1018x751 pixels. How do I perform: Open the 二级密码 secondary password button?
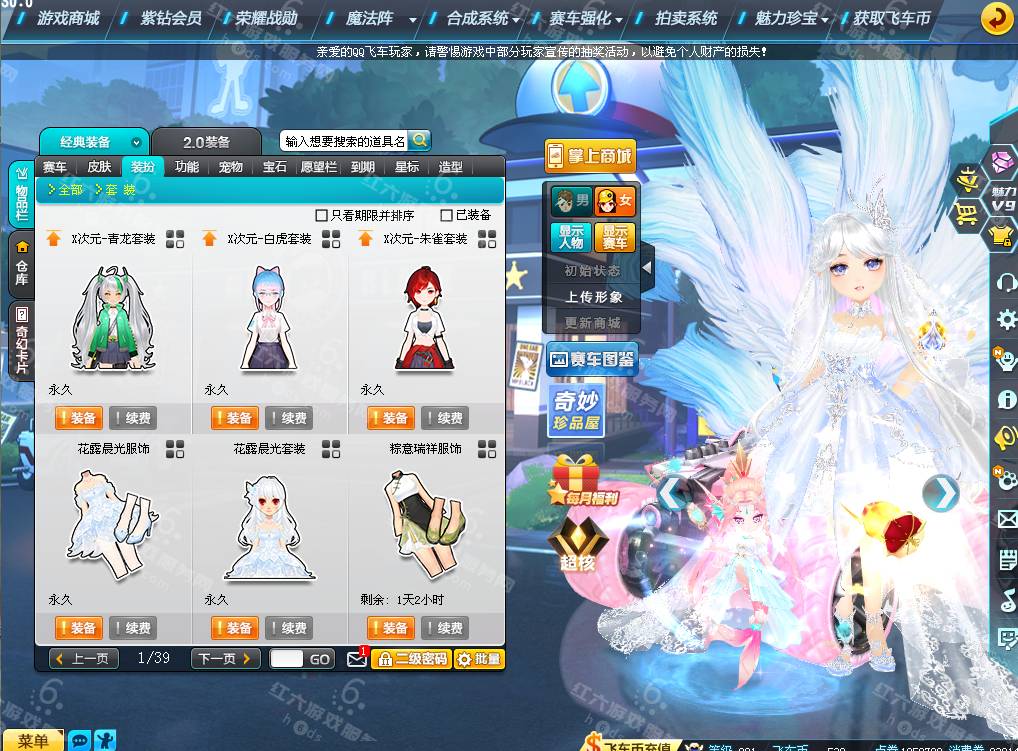(x=411, y=659)
